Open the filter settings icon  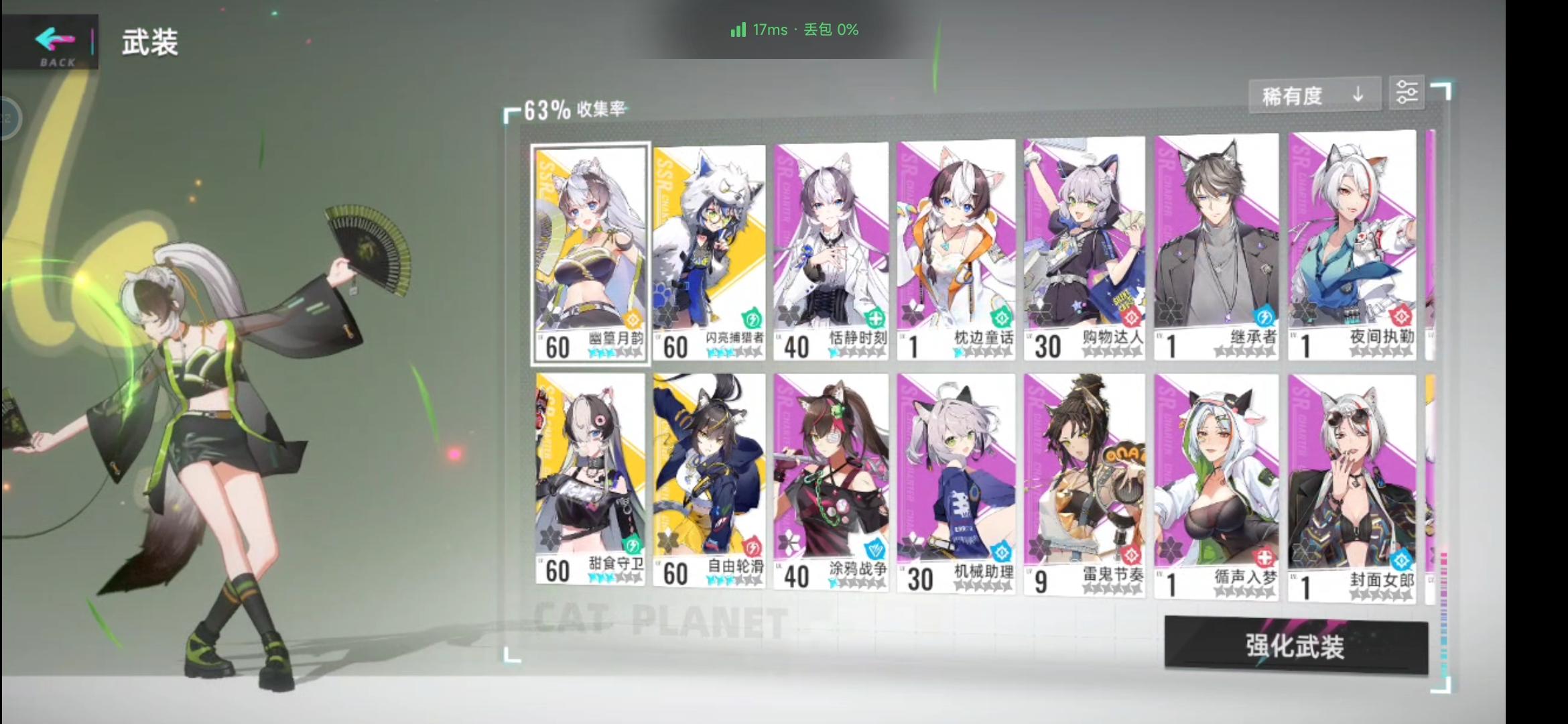[1407, 93]
